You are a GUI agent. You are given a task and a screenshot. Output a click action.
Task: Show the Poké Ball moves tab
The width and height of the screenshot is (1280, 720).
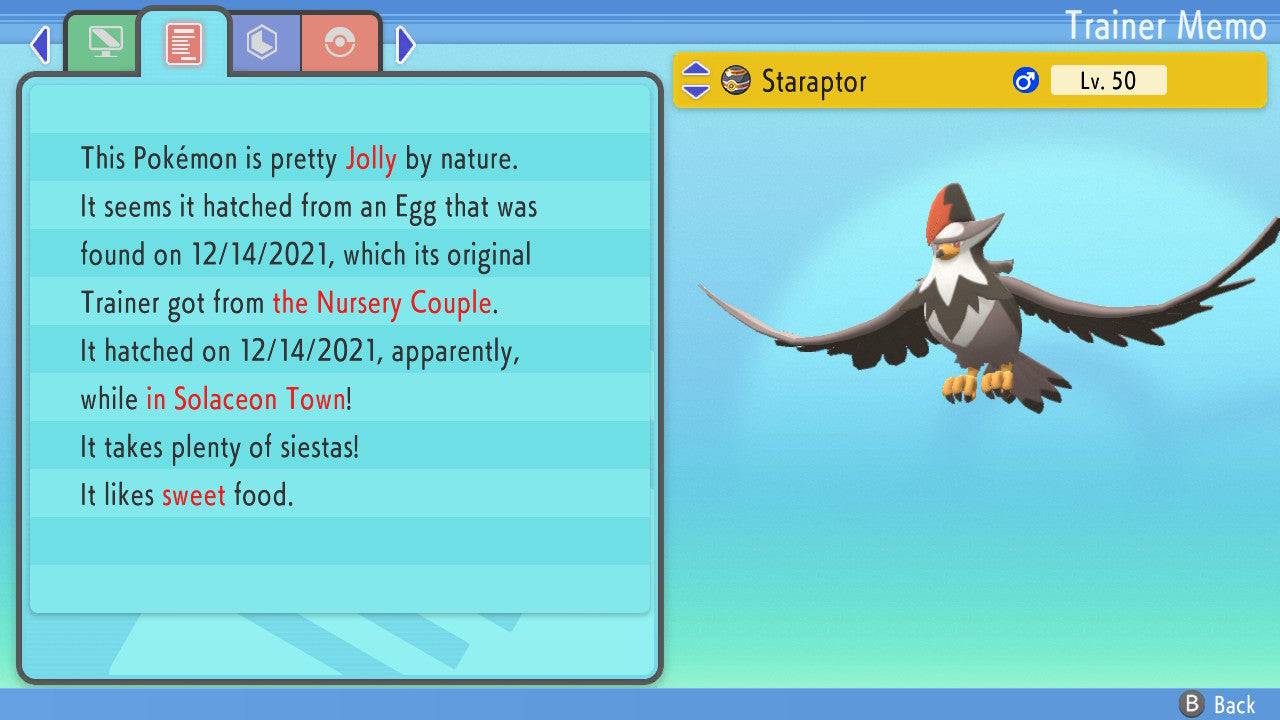(340, 43)
